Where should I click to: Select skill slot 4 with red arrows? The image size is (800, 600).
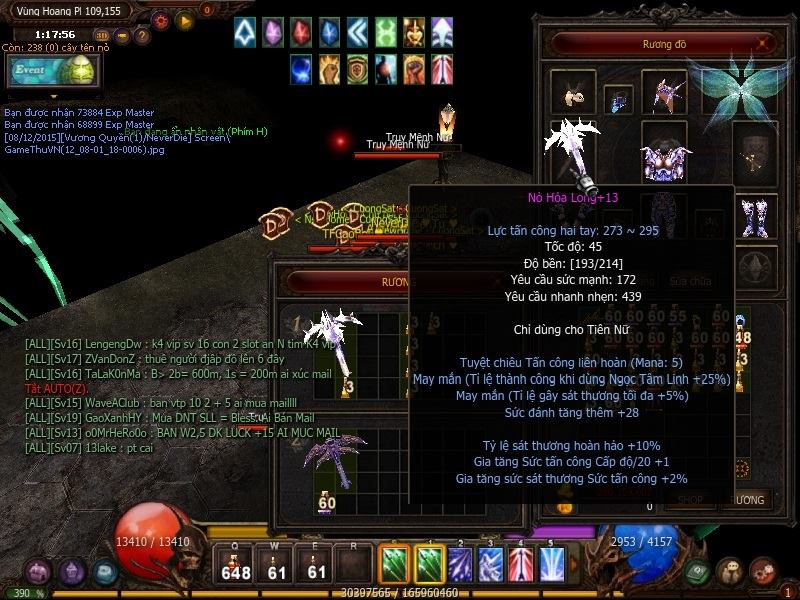[521, 563]
